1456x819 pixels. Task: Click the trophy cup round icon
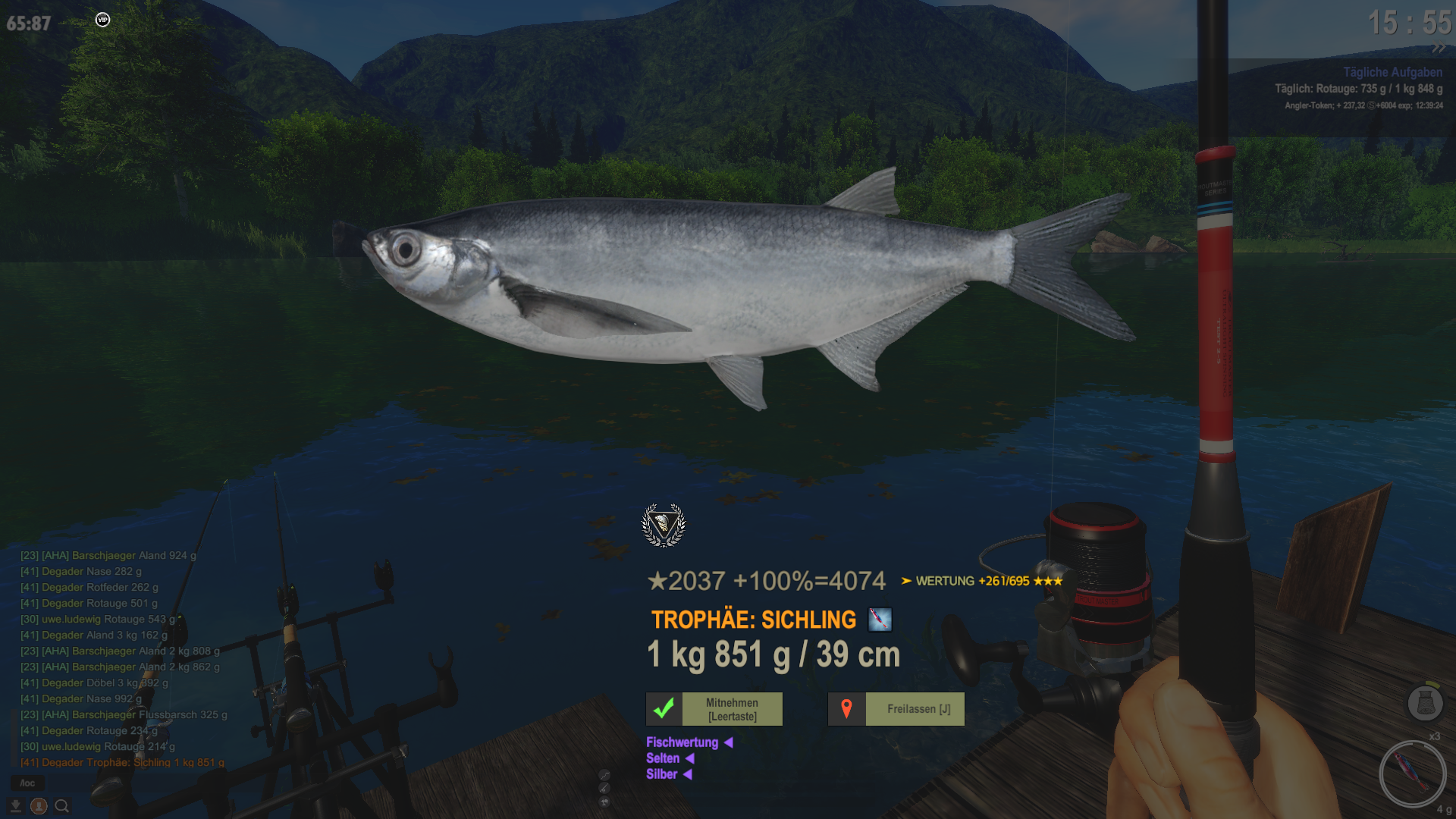point(604,802)
